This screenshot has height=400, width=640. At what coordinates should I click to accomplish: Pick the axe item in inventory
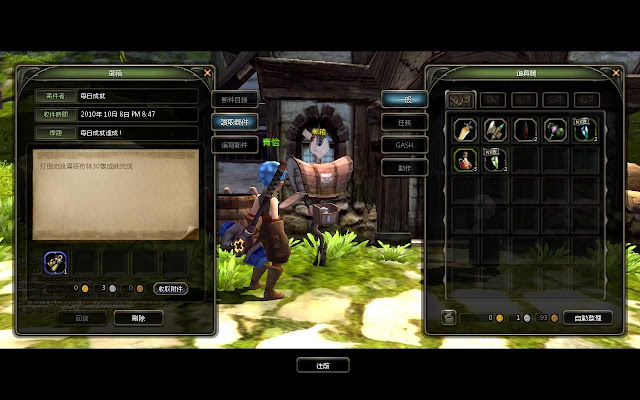(494, 130)
